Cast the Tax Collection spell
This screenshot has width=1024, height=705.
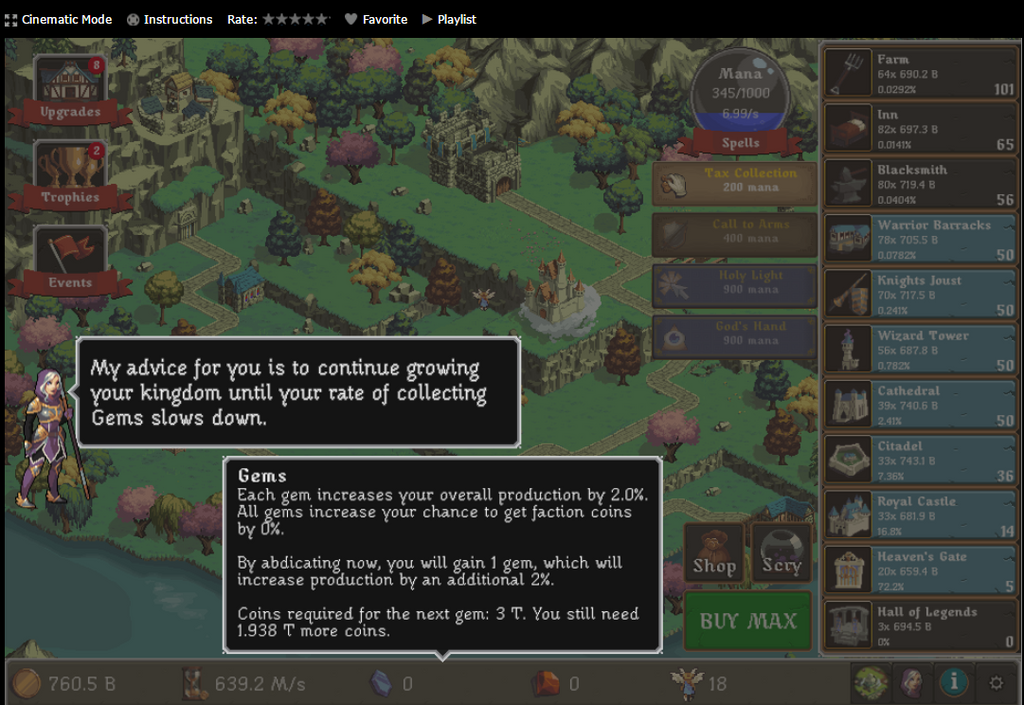point(735,181)
